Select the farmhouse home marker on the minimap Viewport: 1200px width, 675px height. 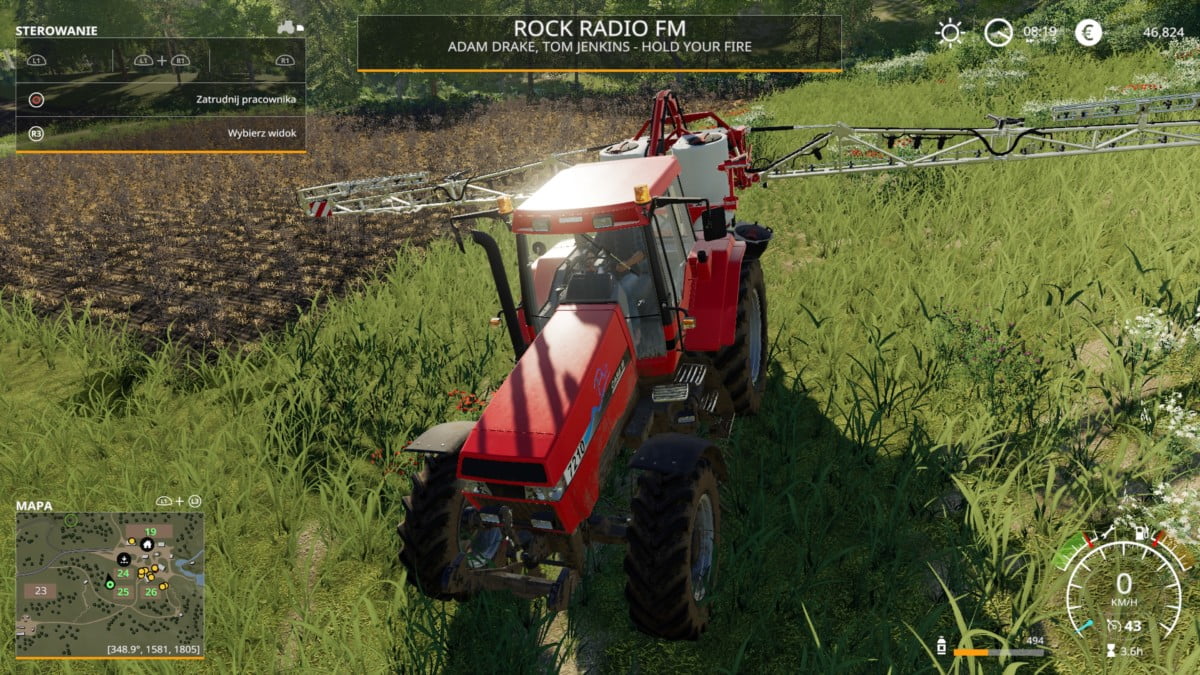[147, 544]
